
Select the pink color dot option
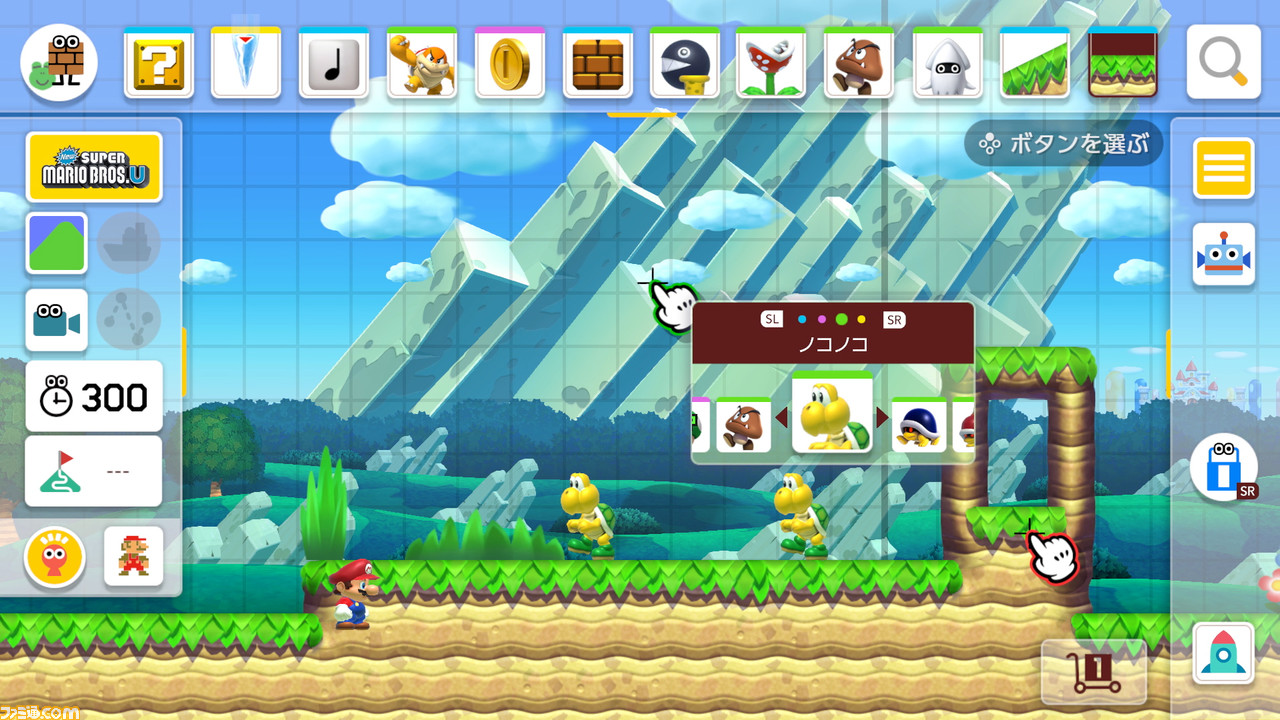coord(820,319)
